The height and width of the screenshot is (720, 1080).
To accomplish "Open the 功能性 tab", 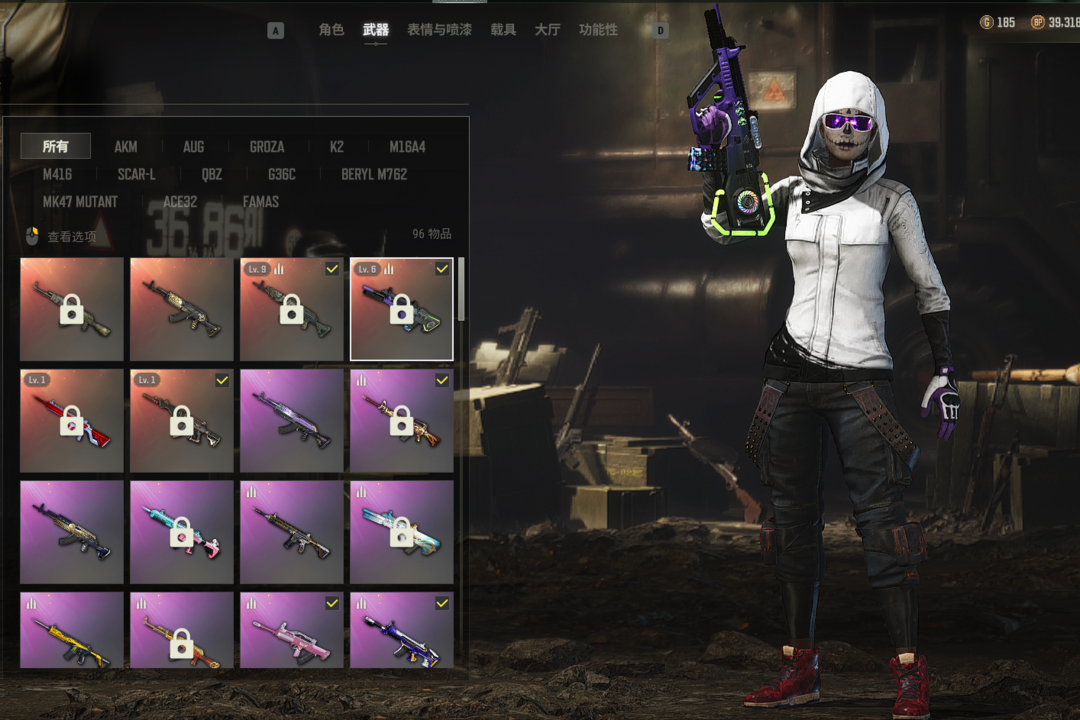I will pyautogui.click(x=598, y=30).
